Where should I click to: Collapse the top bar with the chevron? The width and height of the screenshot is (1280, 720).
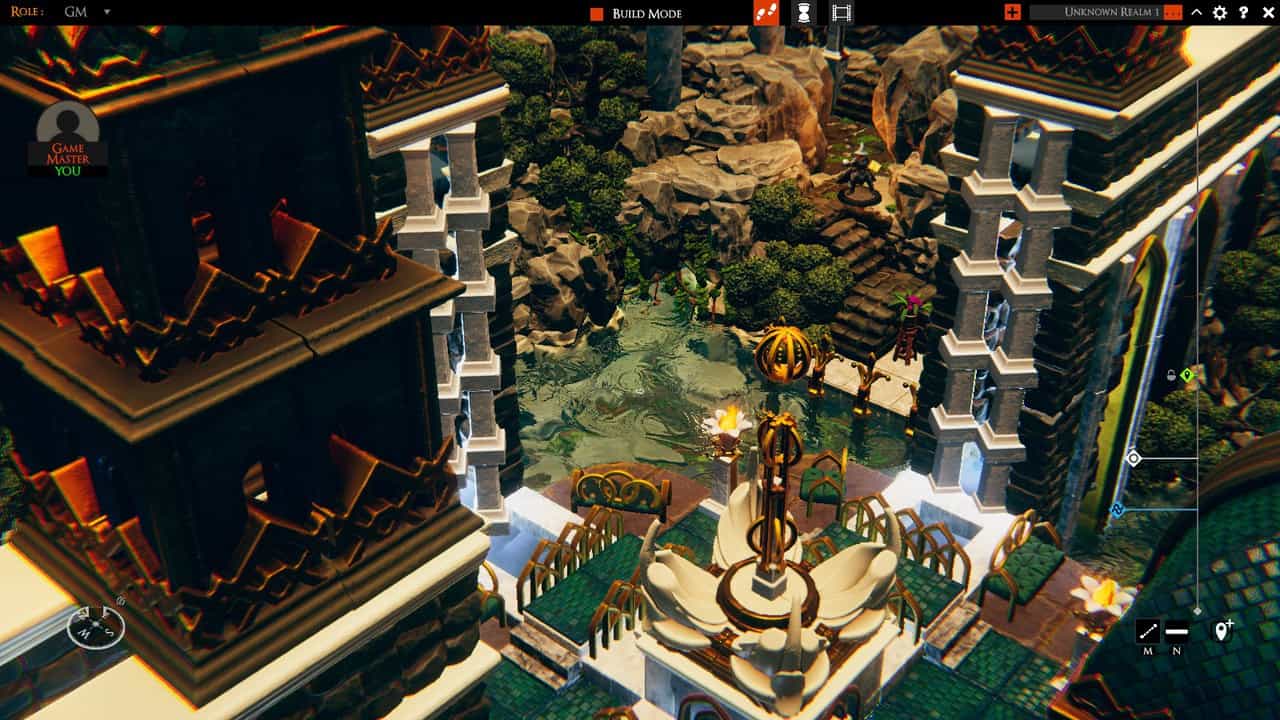pos(1195,14)
